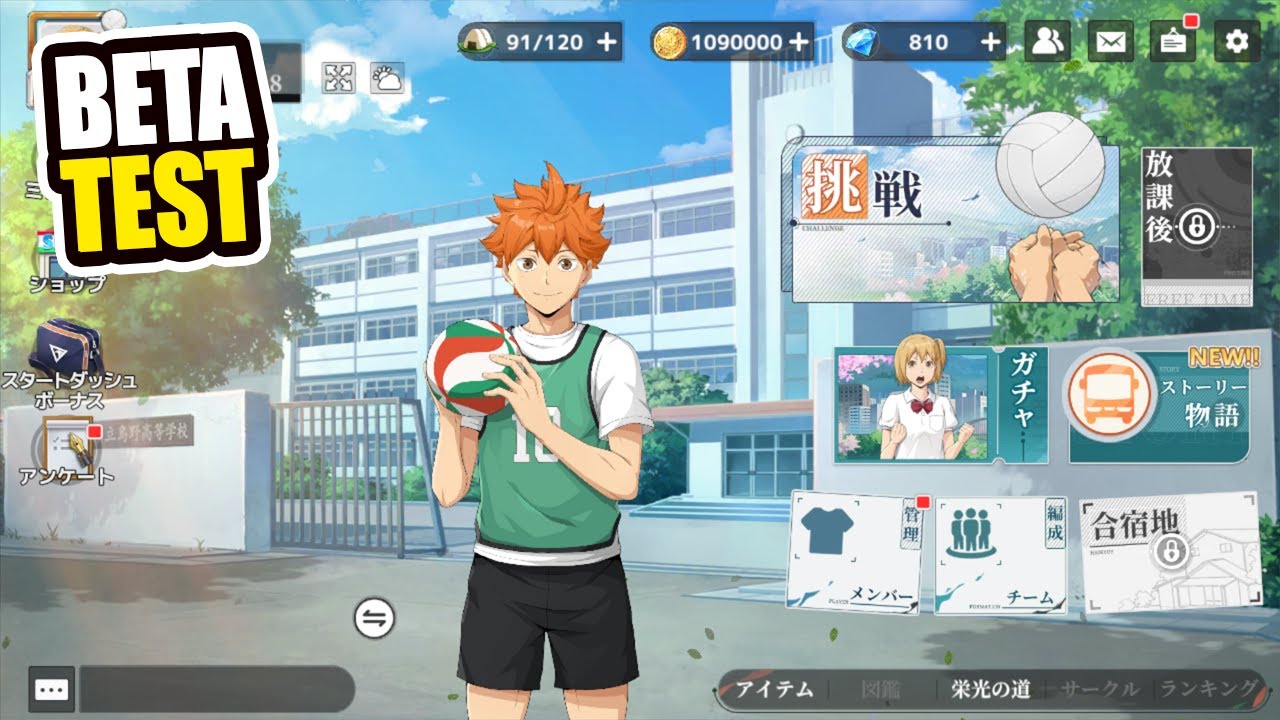Click the character swap arrows button

374,619
